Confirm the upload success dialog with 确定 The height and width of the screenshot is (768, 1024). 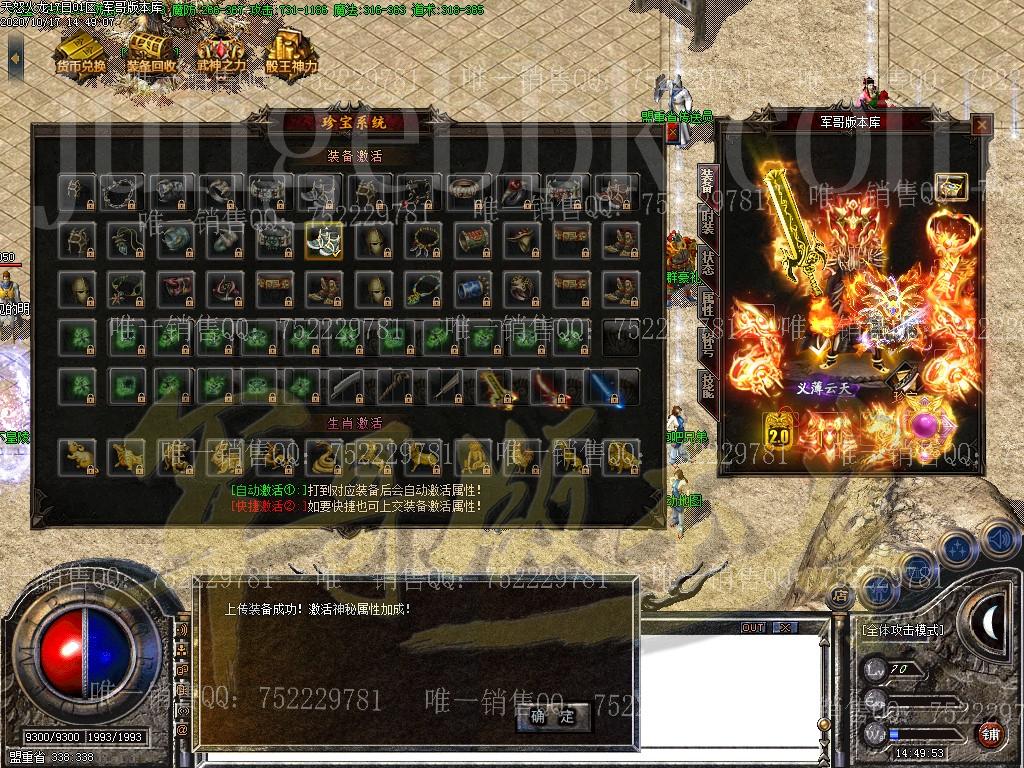552,716
